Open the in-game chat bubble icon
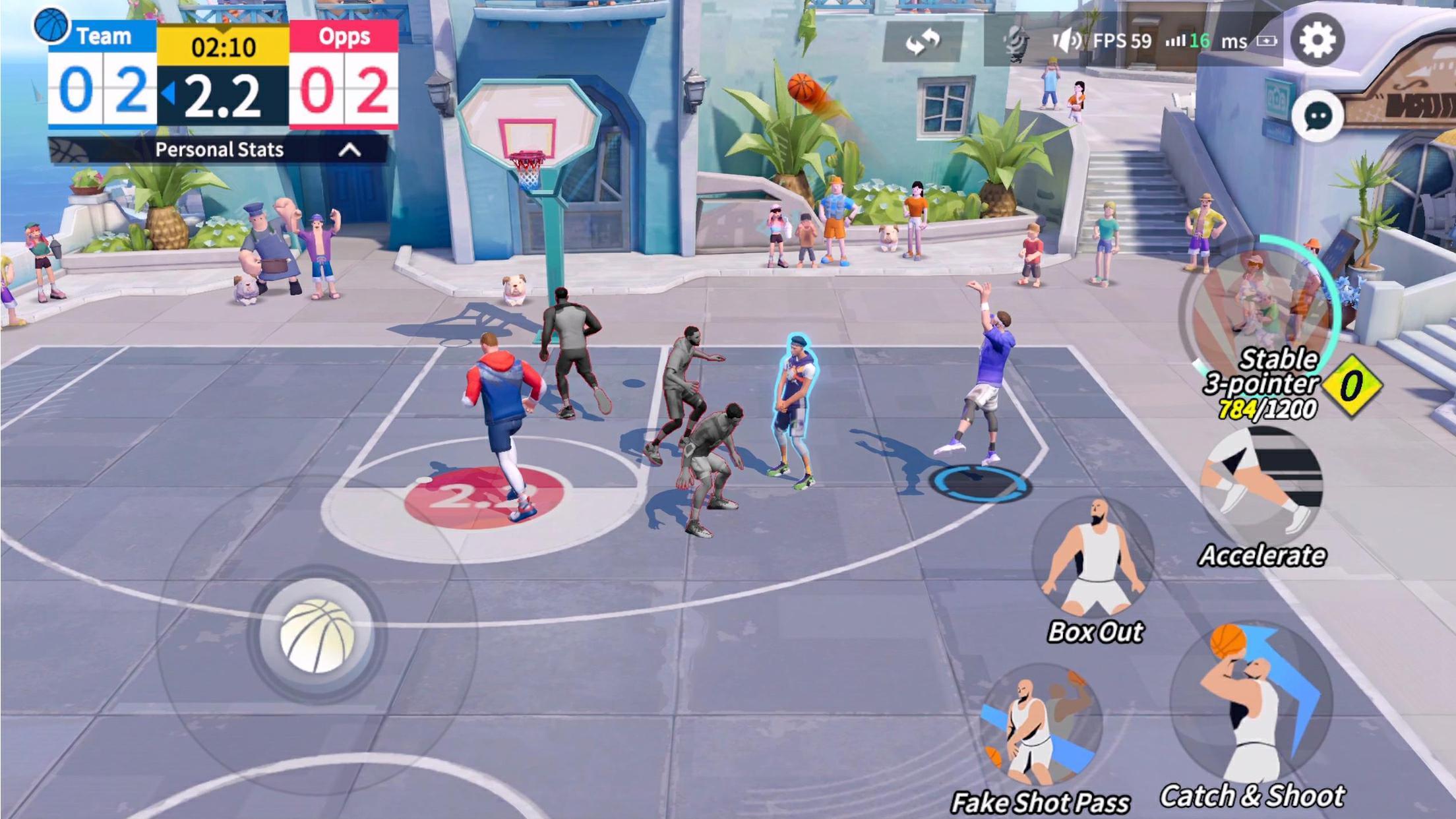The image size is (1456, 819). point(1319,116)
